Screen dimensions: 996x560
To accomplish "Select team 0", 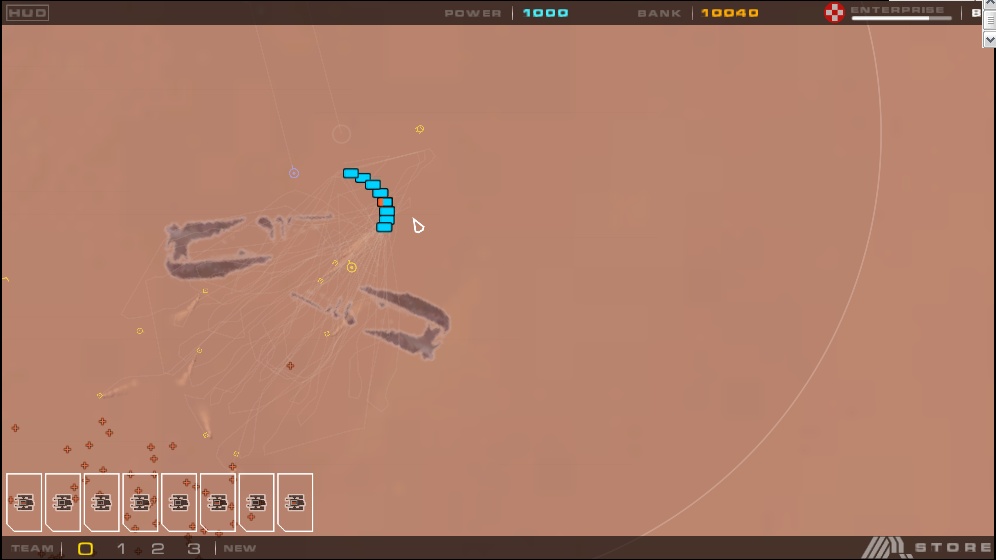I will 86,548.
